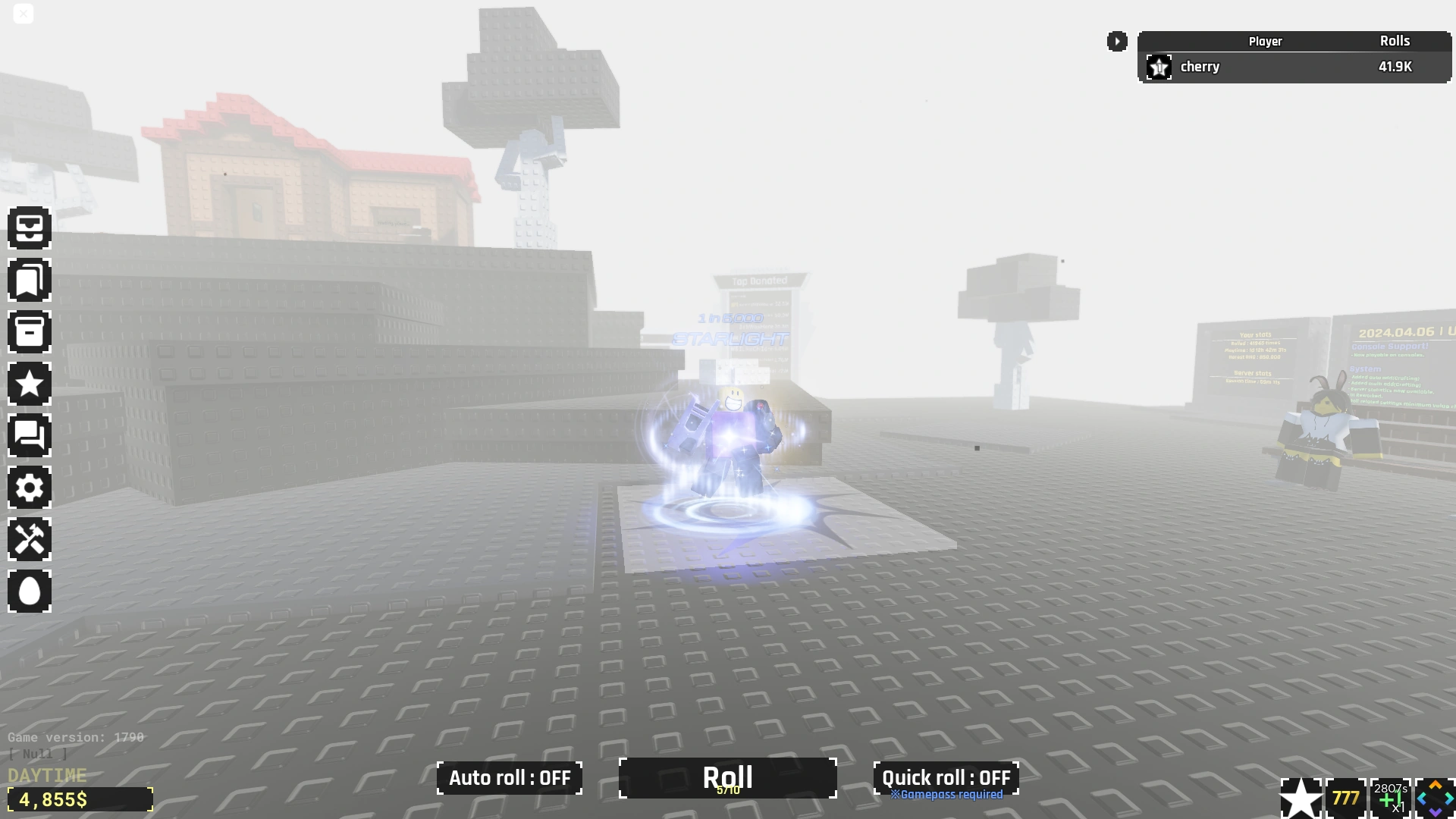Toggle the daytime label in the corner
The width and height of the screenshot is (1456, 819).
[47, 775]
